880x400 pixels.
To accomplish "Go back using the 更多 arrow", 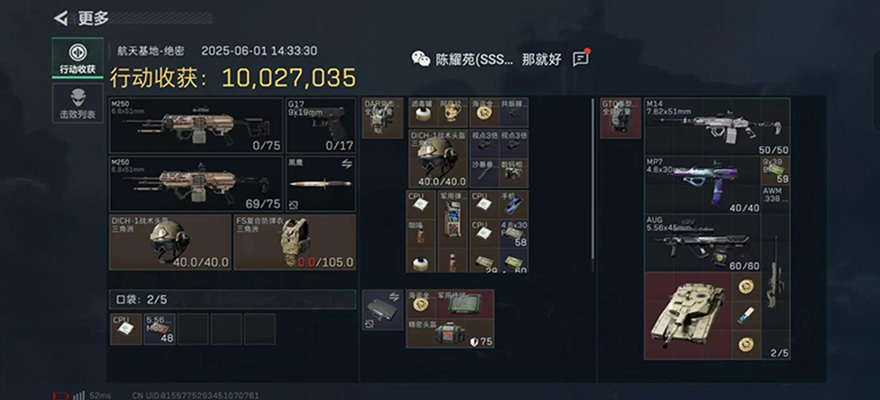I will tap(62, 17).
